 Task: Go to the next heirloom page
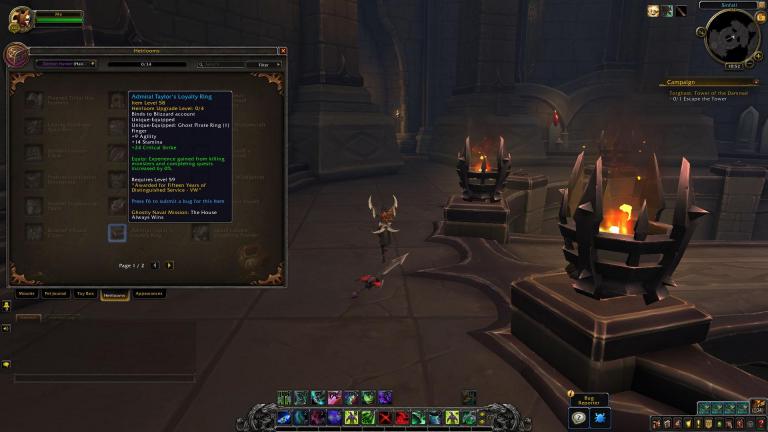pyautogui.click(x=169, y=265)
